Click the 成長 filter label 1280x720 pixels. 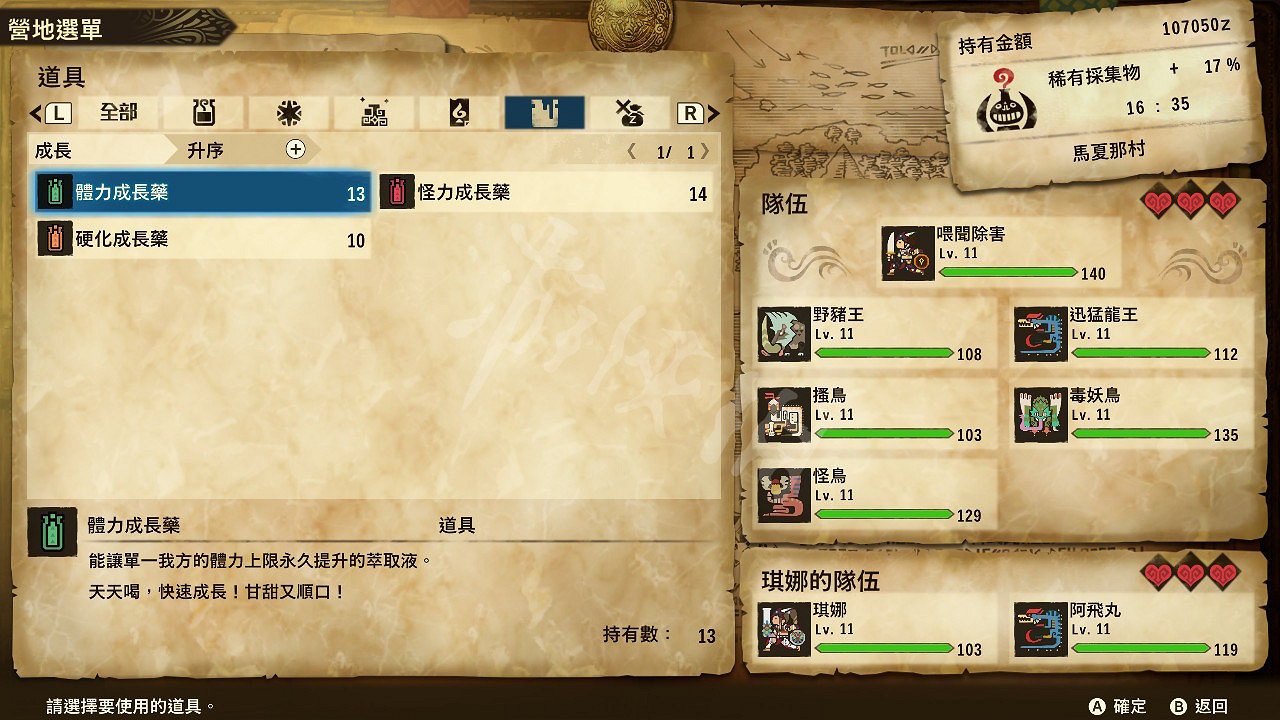click(55, 150)
